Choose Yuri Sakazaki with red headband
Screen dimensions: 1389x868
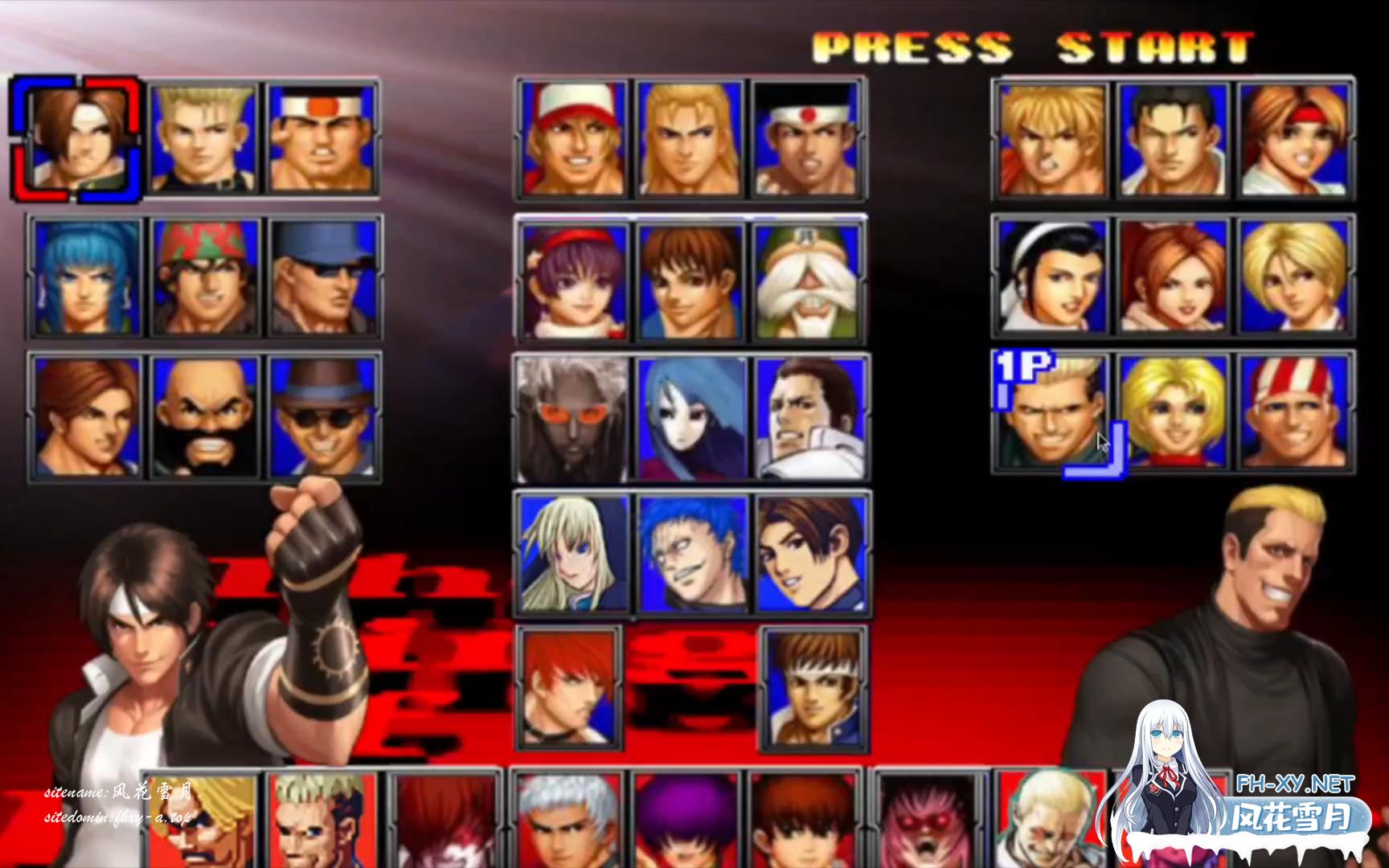[x=1293, y=140]
